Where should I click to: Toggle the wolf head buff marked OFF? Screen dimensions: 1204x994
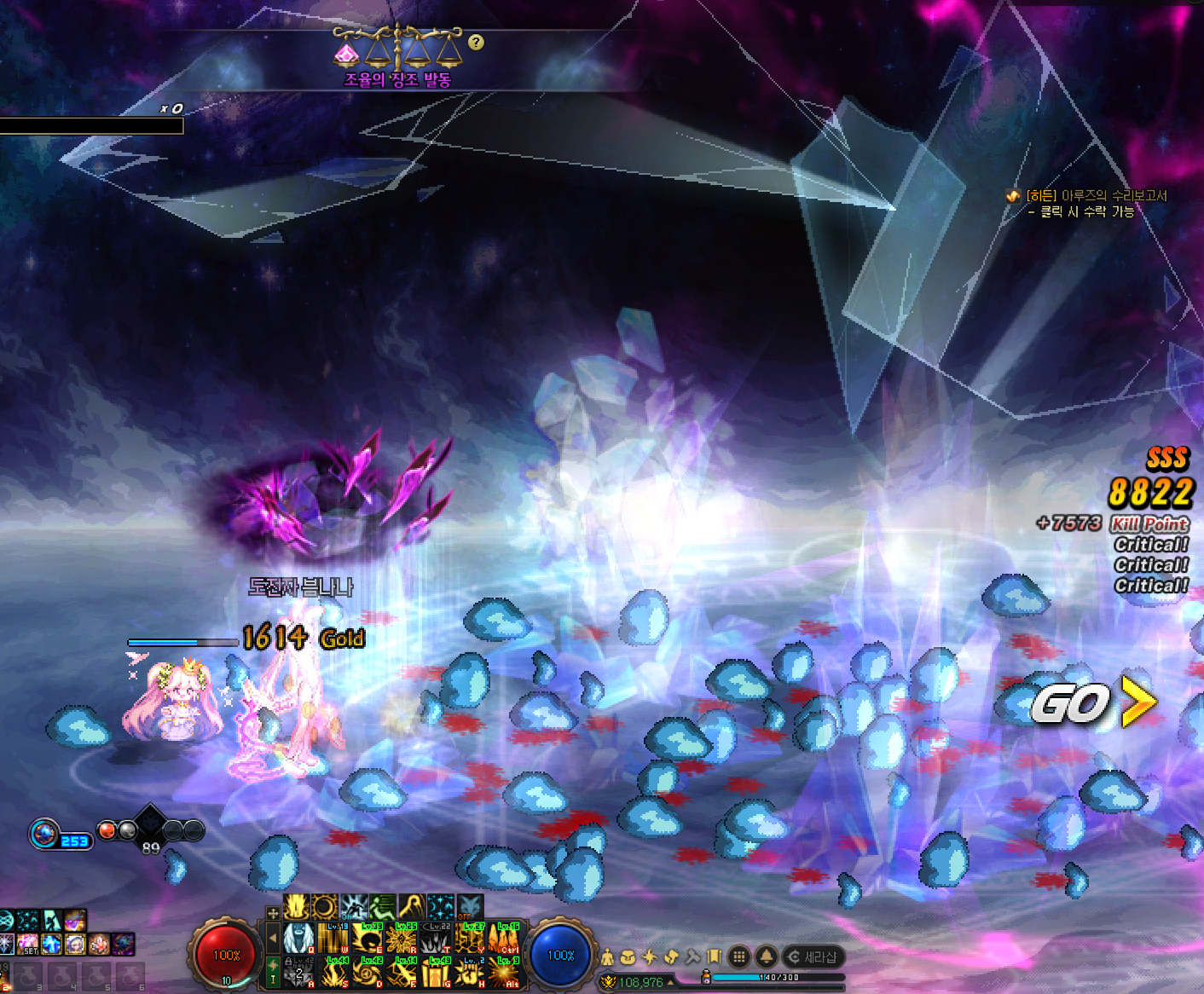(470, 905)
